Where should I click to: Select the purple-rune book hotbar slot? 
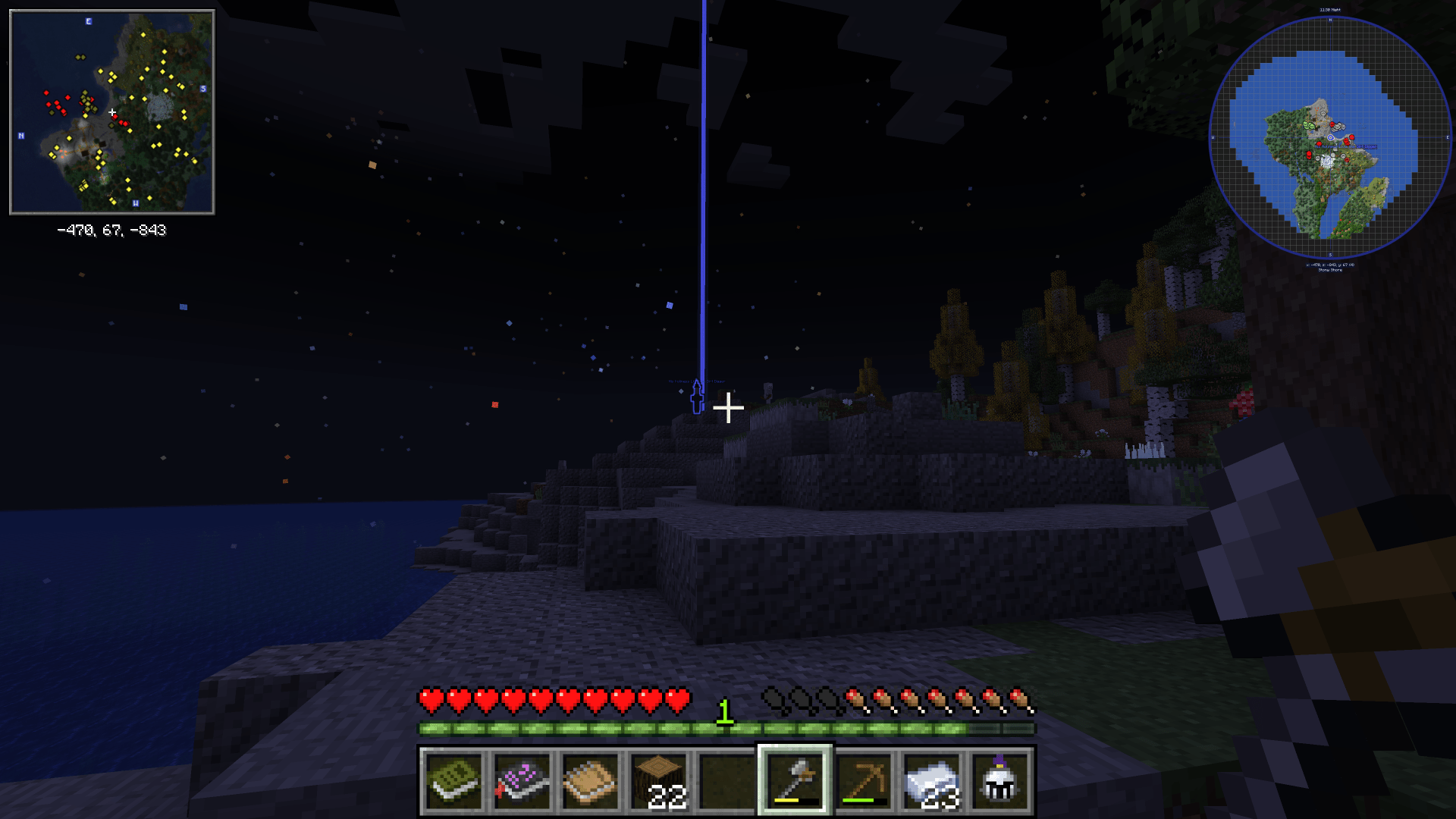tap(522, 781)
